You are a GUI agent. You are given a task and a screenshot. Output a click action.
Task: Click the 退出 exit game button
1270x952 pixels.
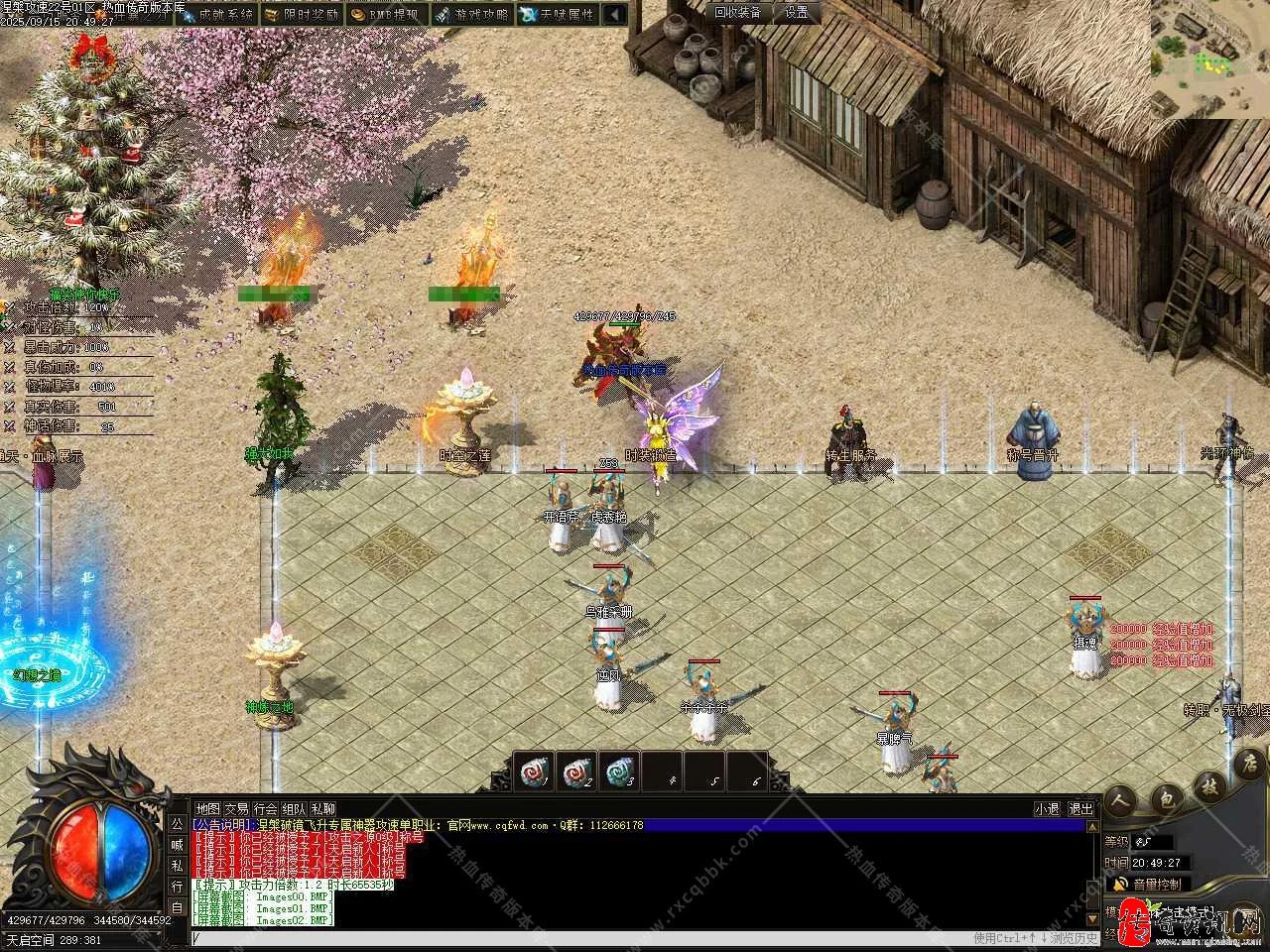1080,808
